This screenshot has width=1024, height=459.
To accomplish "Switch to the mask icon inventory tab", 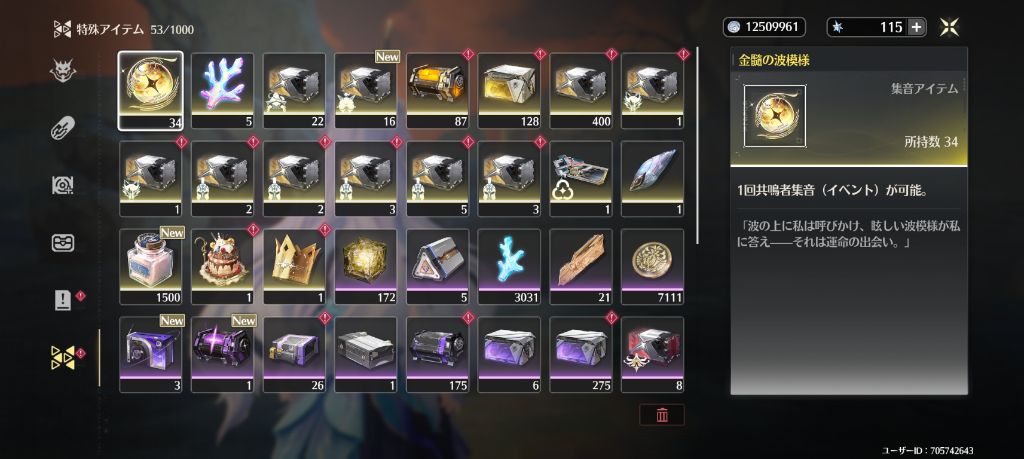I will (x=63, y=71).
